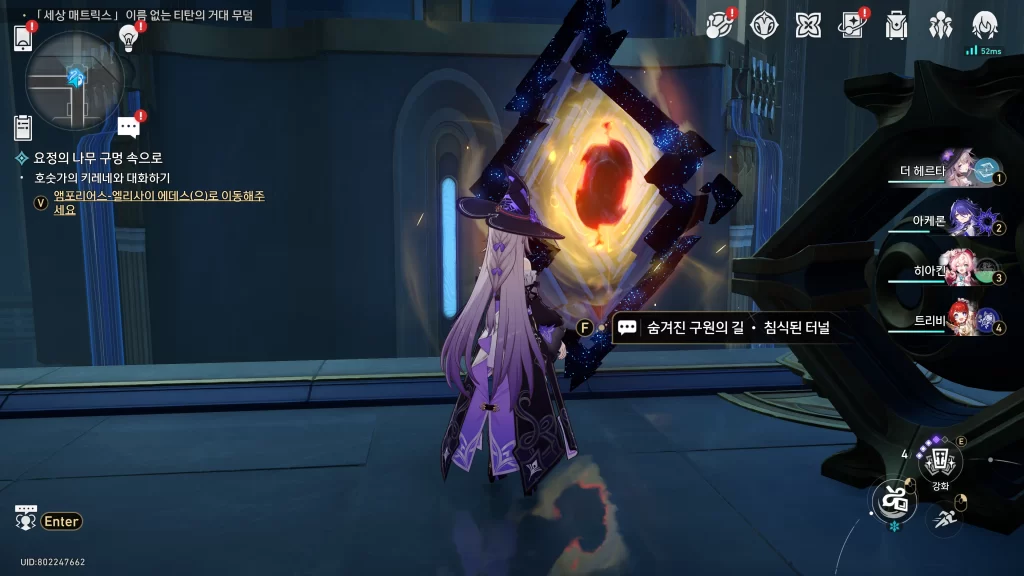
Task: Open the phone menu icon
Action: point(23,38)
